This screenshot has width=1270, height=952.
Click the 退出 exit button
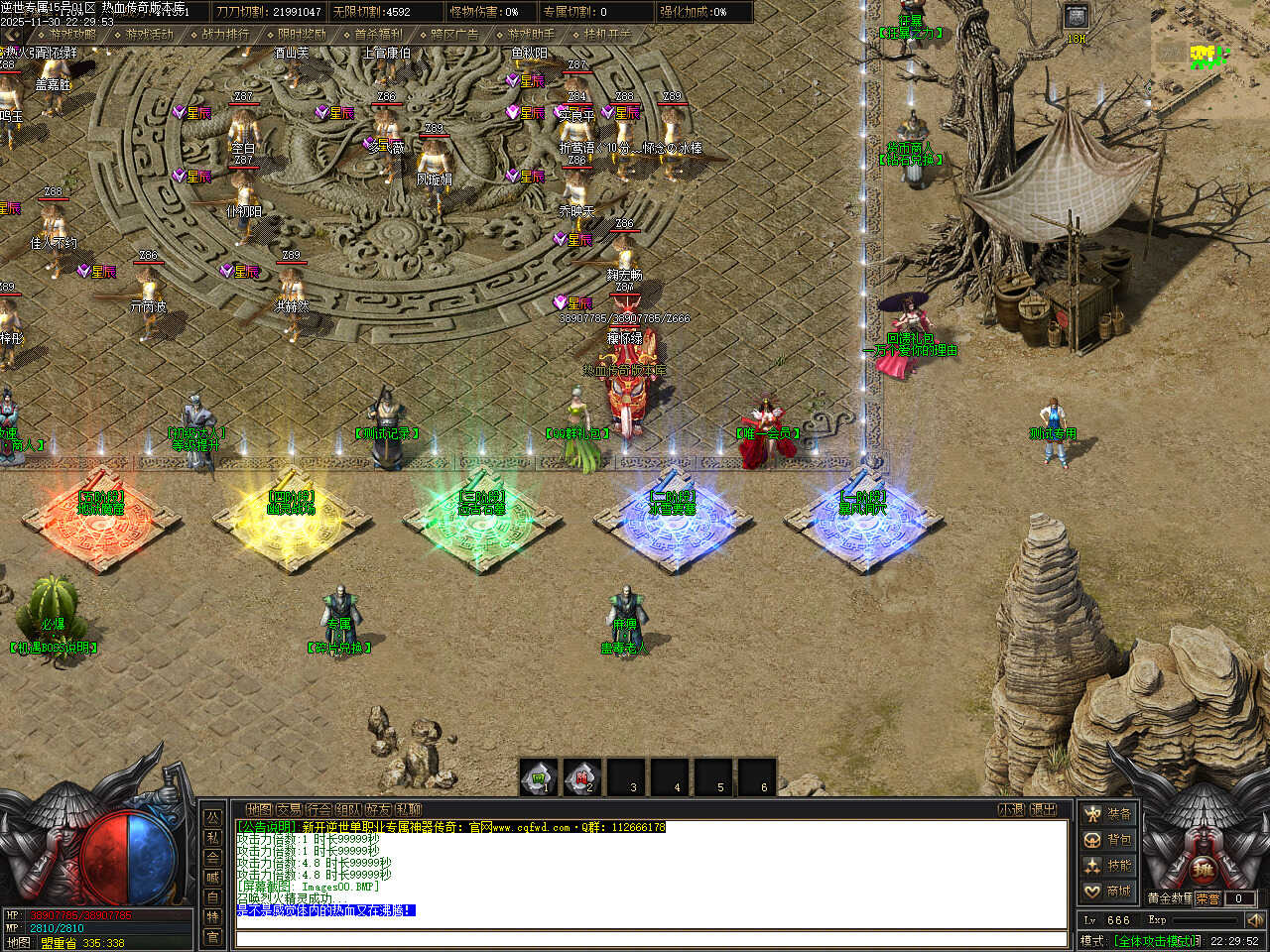1043,810
